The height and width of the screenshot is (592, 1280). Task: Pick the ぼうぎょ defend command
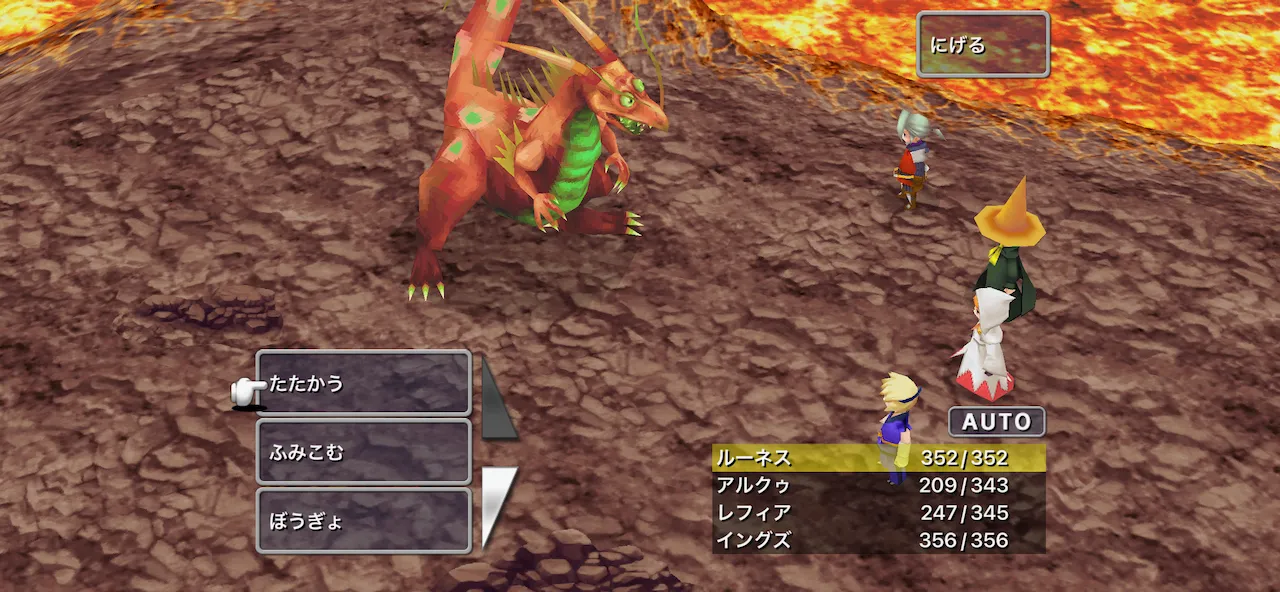click(x=363, y=521)
